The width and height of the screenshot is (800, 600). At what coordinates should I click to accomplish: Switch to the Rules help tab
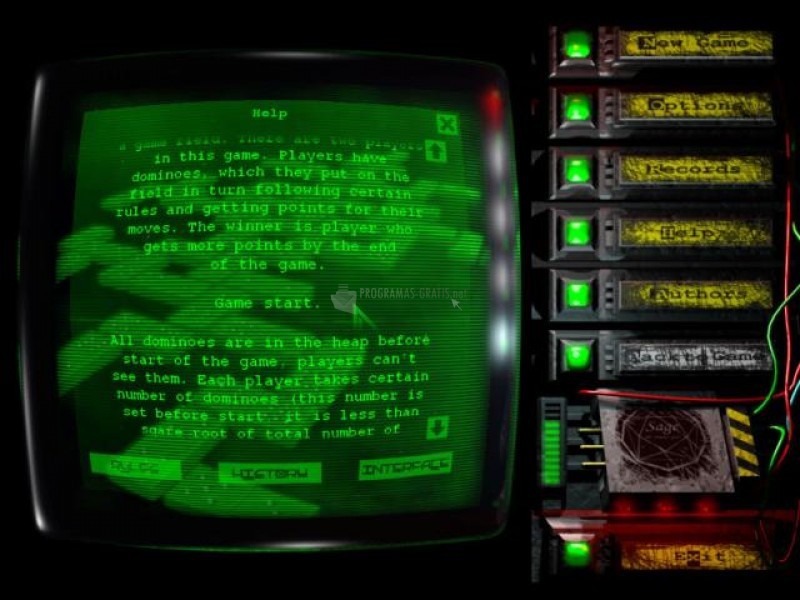click(x=135, y=467)
